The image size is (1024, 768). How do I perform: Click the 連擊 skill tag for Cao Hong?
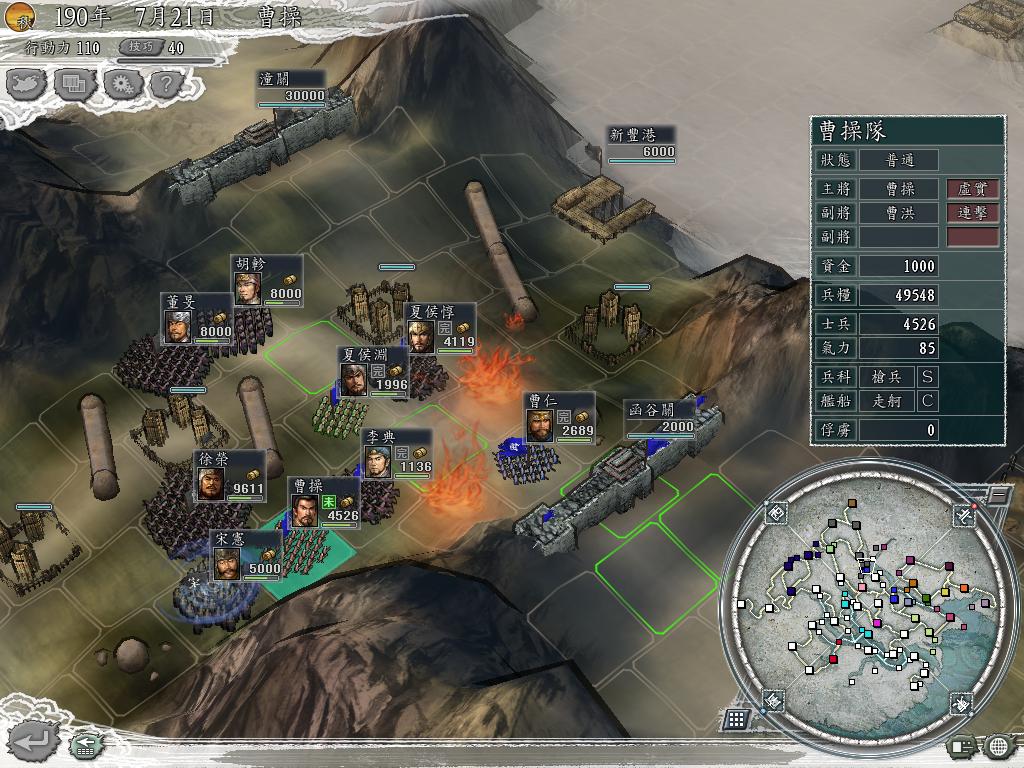click(x=973, y=213)
